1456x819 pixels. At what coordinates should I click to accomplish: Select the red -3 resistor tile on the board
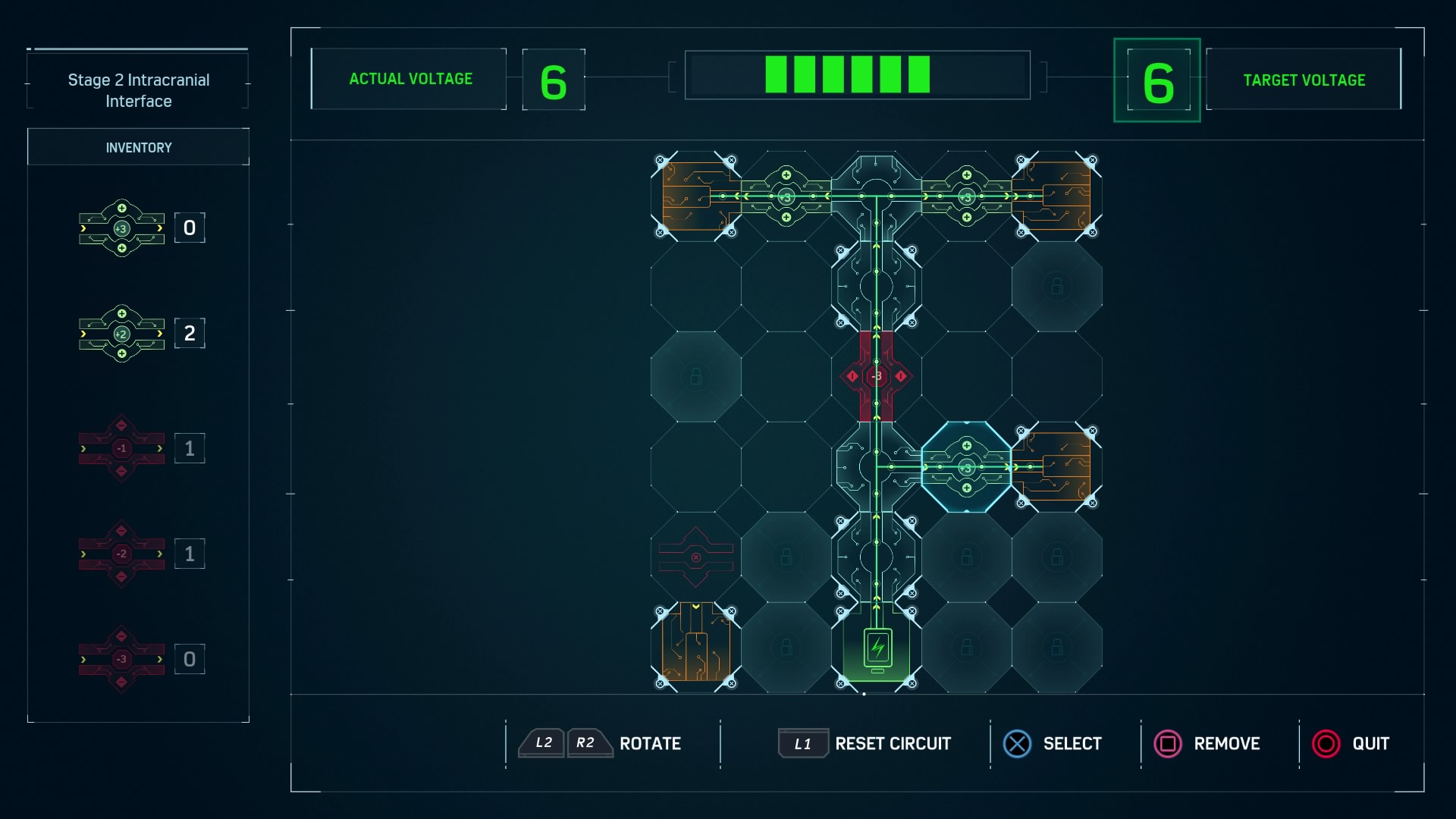(876, 376)
